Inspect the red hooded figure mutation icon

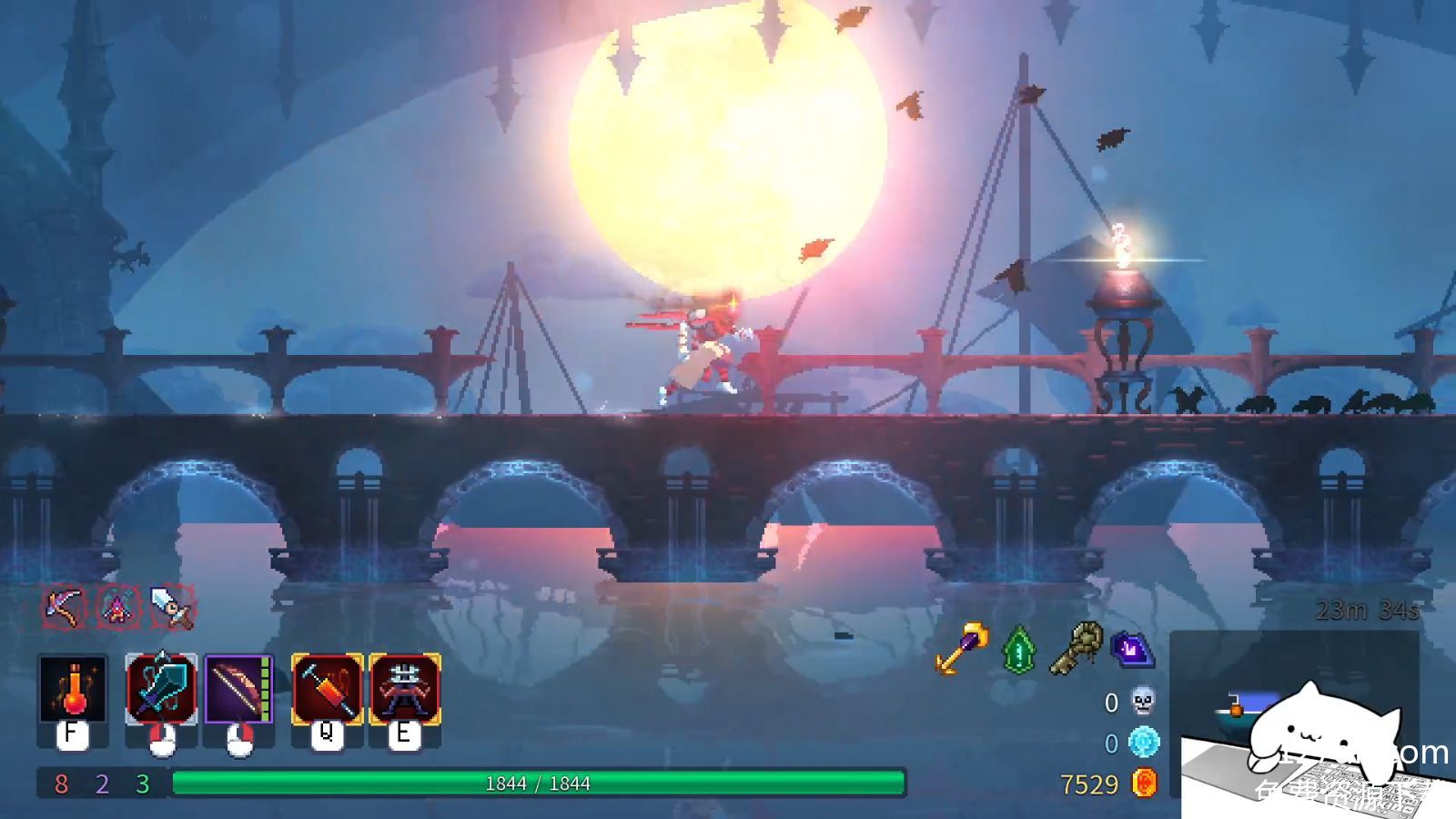point(118,607)
